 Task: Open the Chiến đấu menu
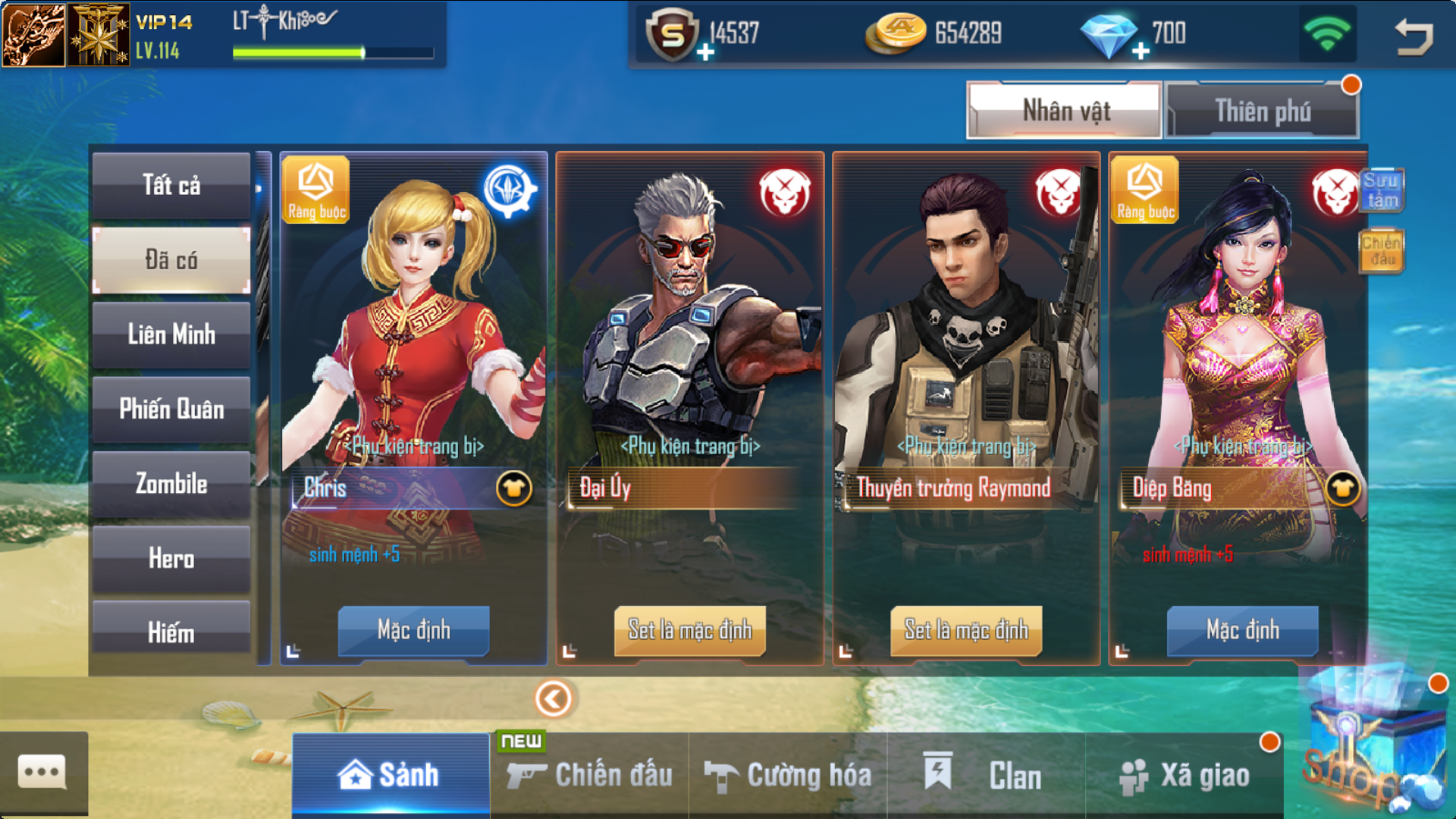(x=590, y=775)
